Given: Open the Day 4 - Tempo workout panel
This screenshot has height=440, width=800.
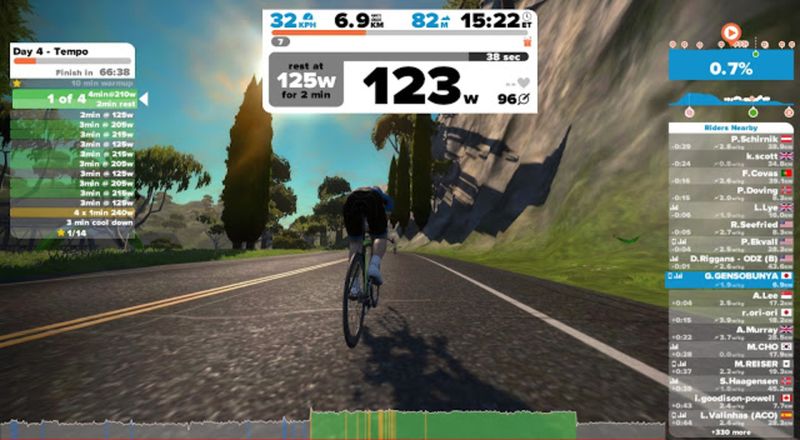Looking at the screenshot, I should pos(70,53).
